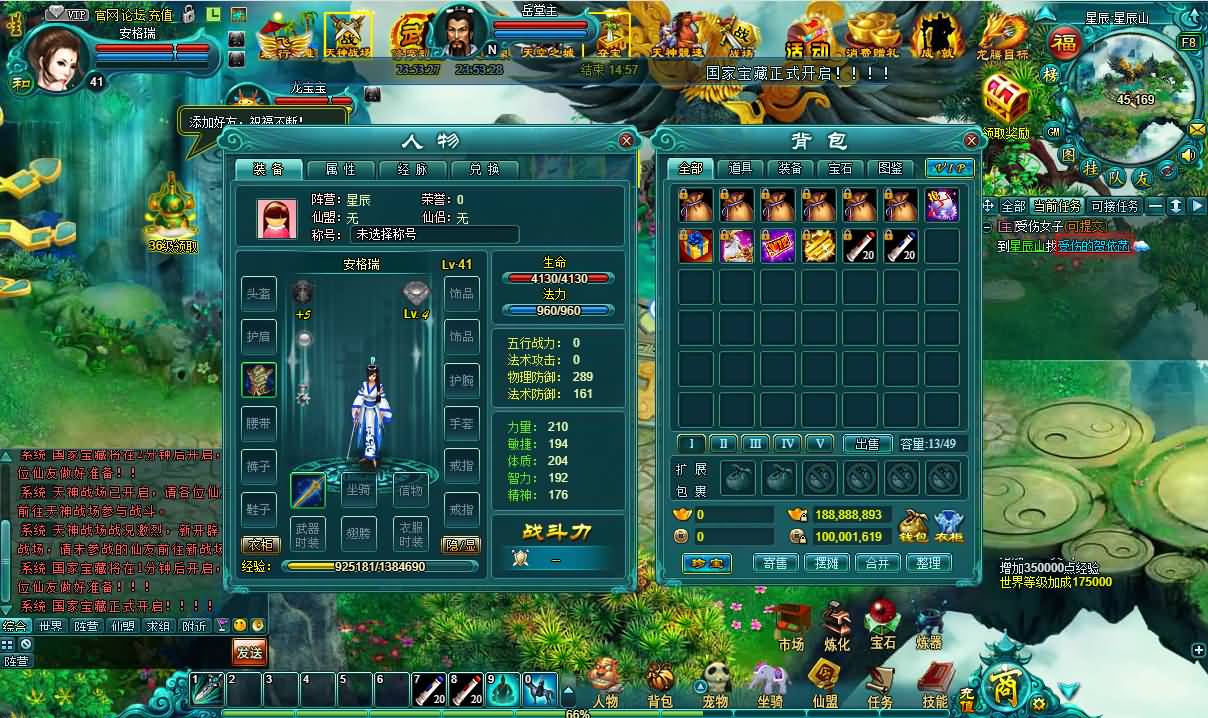
Task: Sort the bag with the 整理 button
Action: (928, 563)
